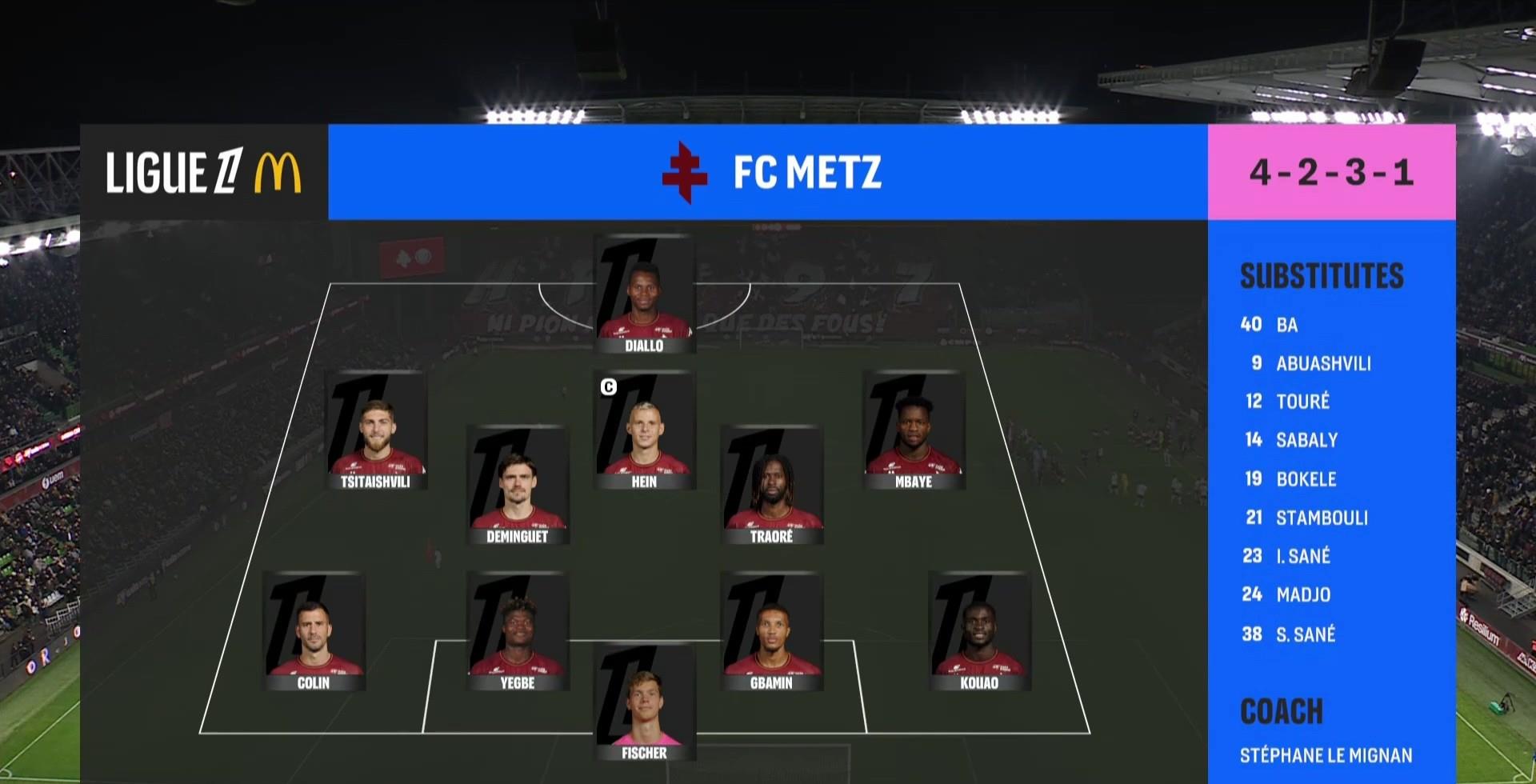
Task: Select Colin's defender card
Action: click(x=314, y=632)
